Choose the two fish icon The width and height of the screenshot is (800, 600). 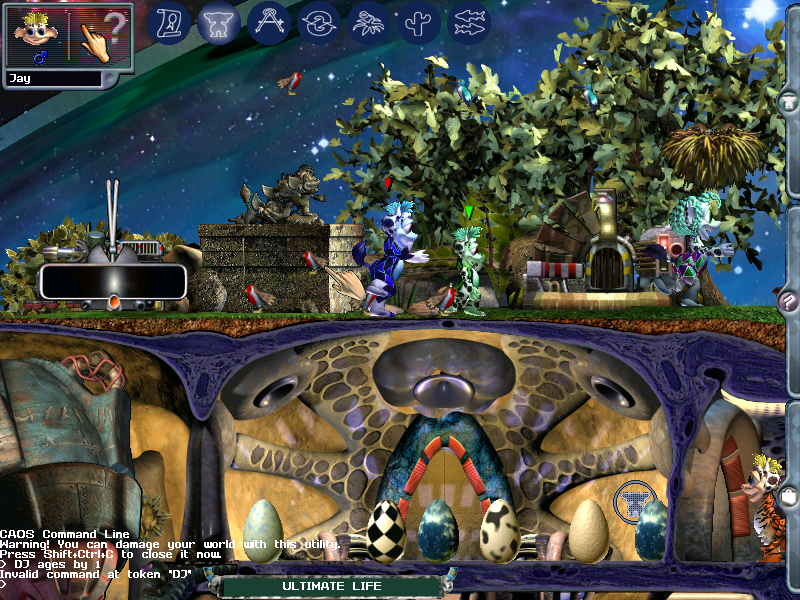tap(469, 22)
